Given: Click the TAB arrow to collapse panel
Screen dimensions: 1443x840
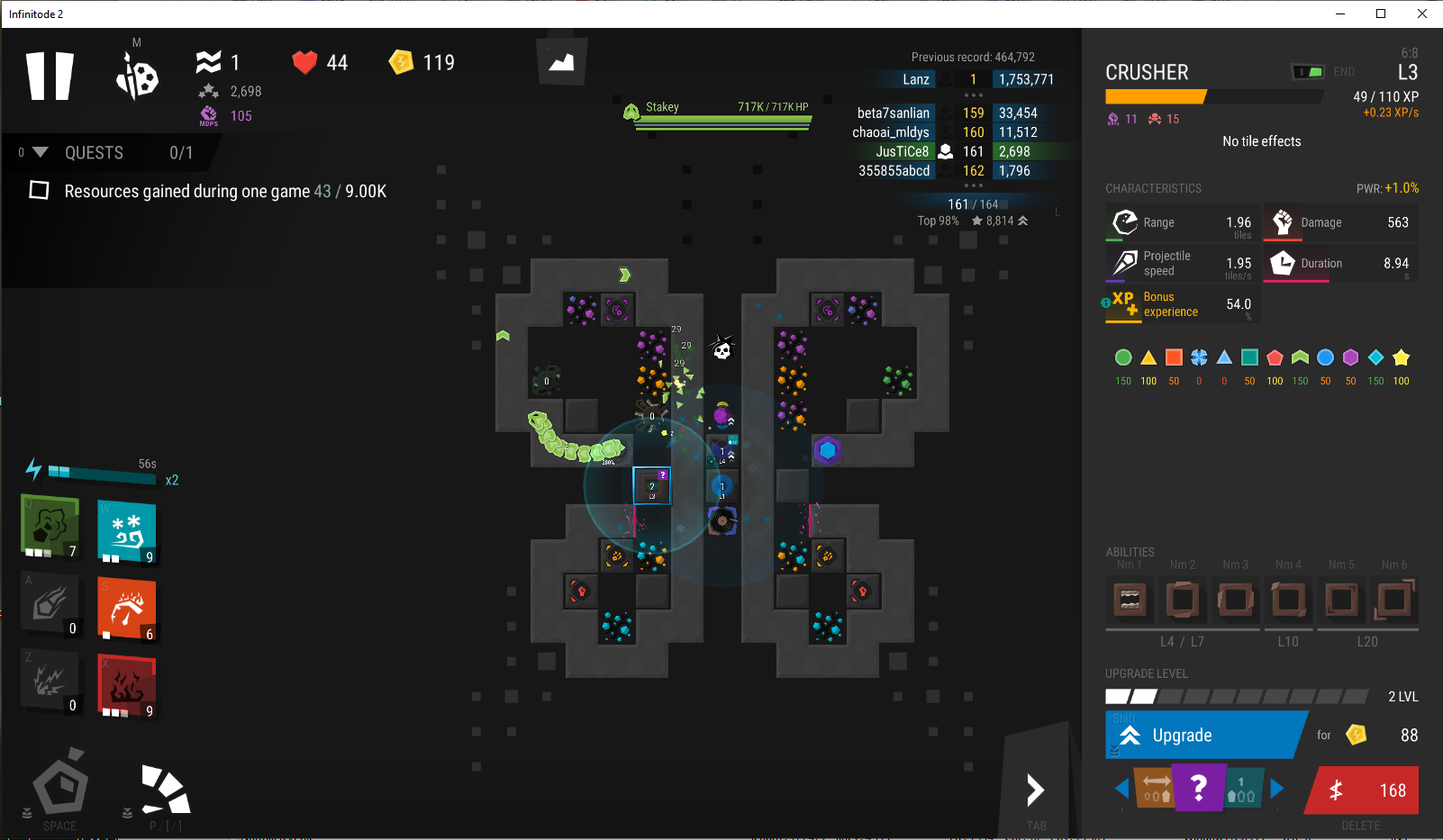Looking at the screenshot, I should (1036, 791).
